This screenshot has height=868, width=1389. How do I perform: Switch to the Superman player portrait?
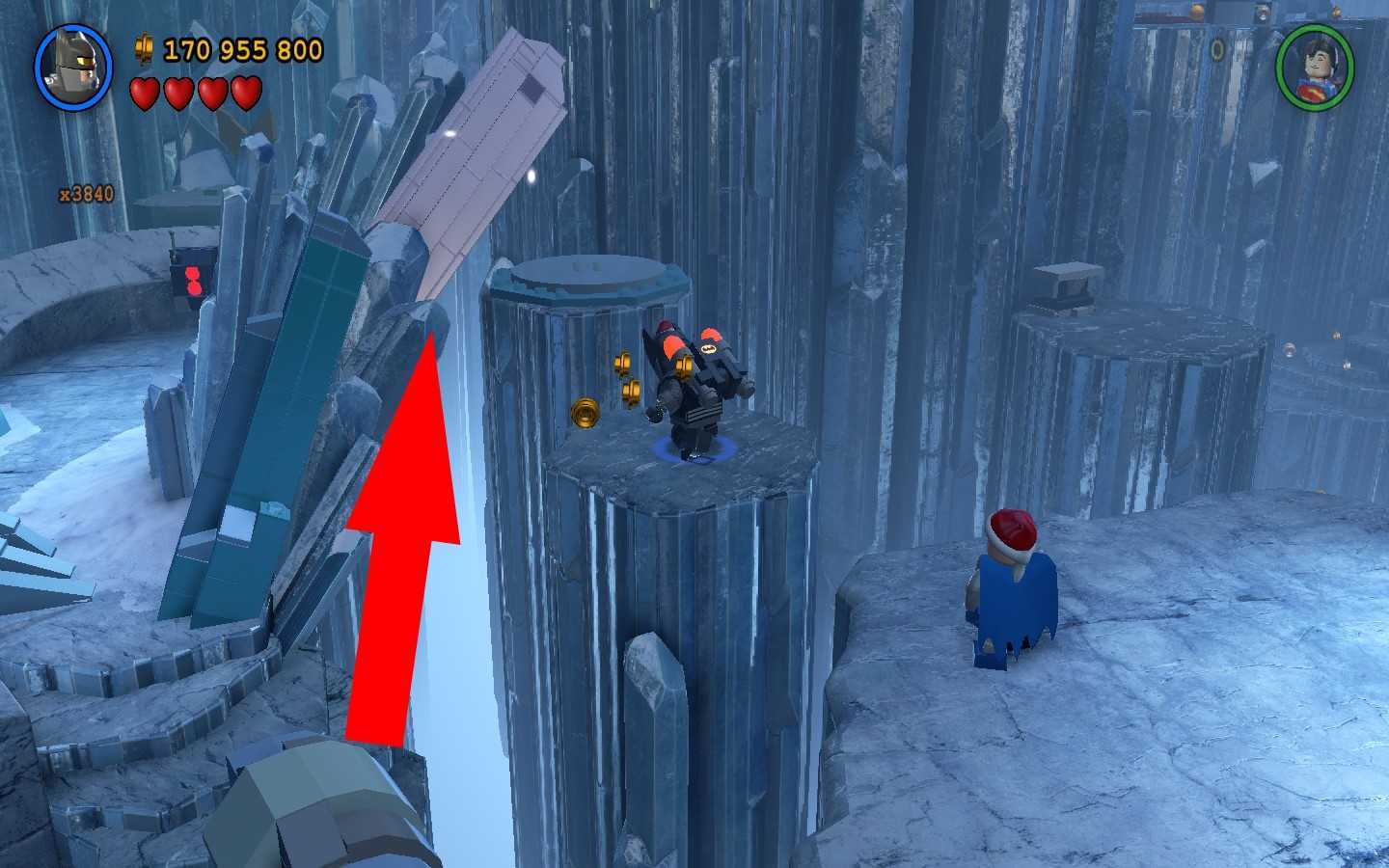click(1314, 67)
